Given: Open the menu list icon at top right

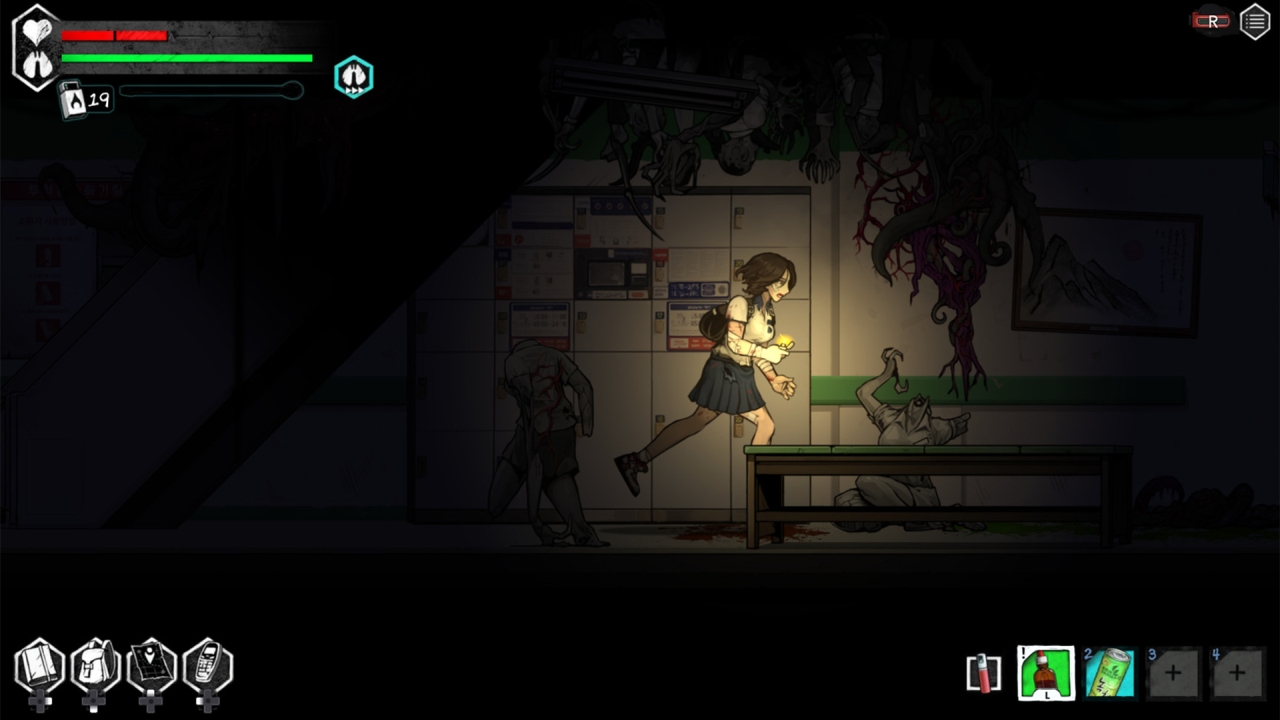Looking at the screenshot, I should coord(1255,21).
